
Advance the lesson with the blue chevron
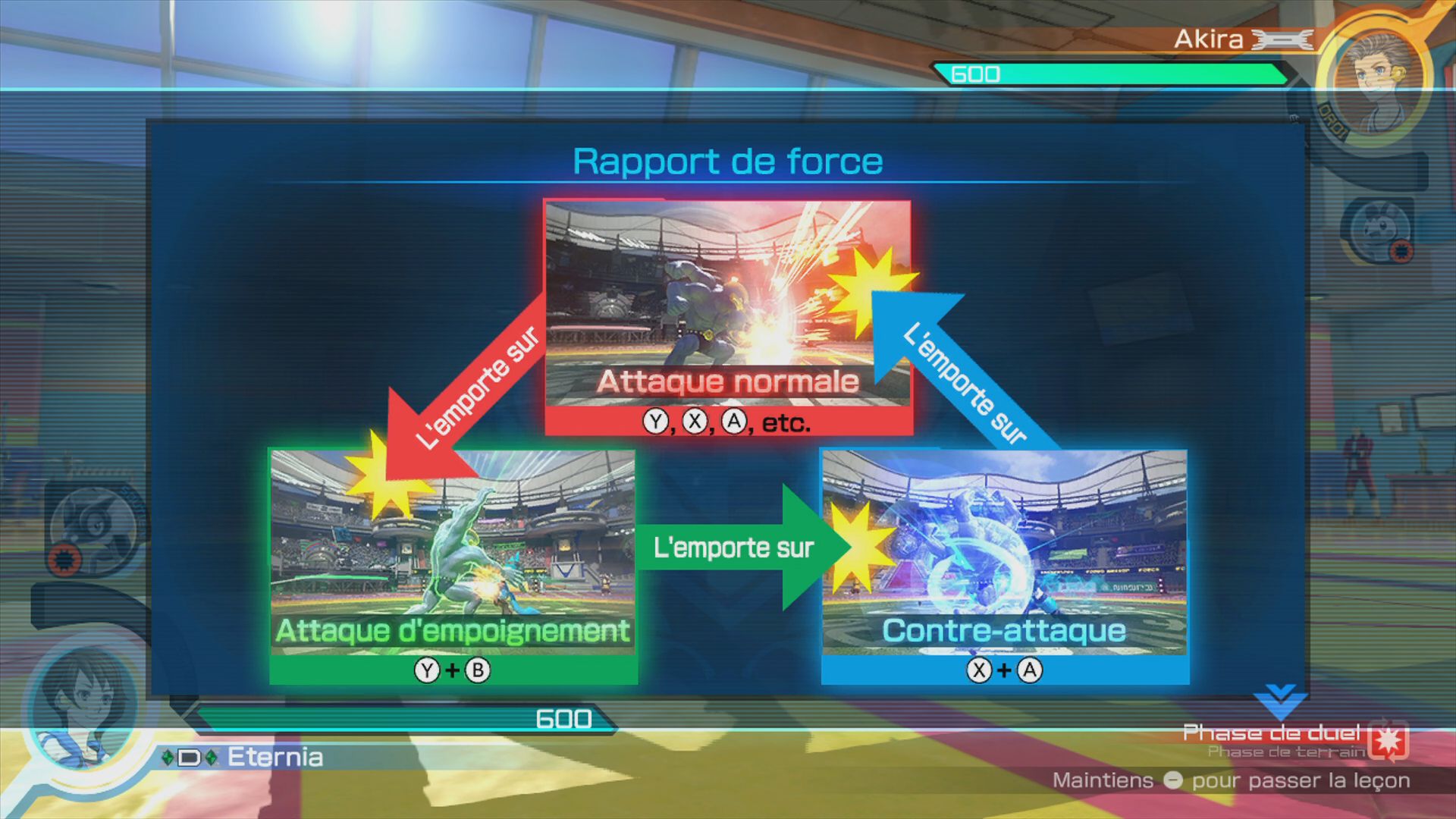tap(1279, 701)
